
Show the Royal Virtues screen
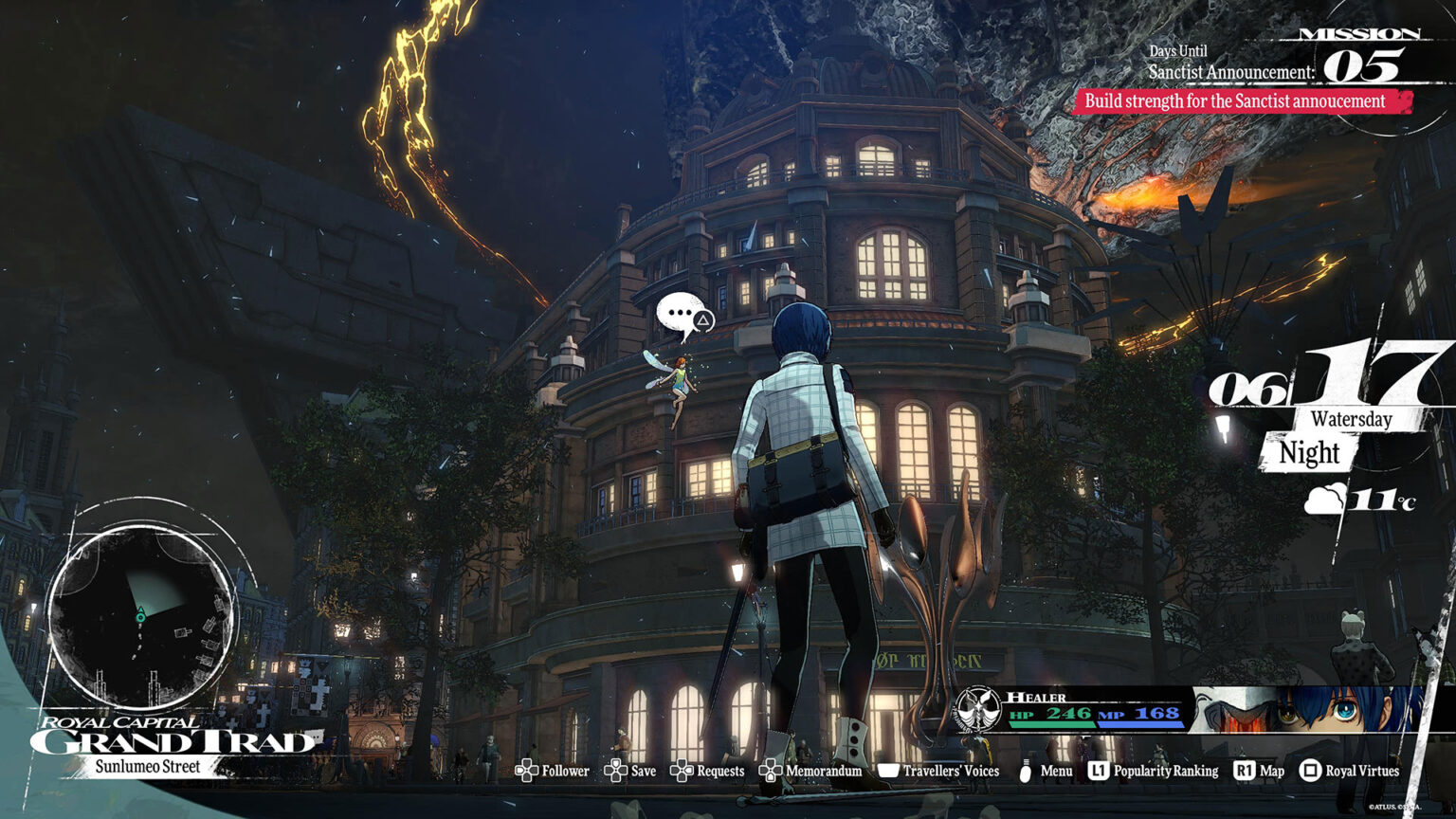[1349, 771]
